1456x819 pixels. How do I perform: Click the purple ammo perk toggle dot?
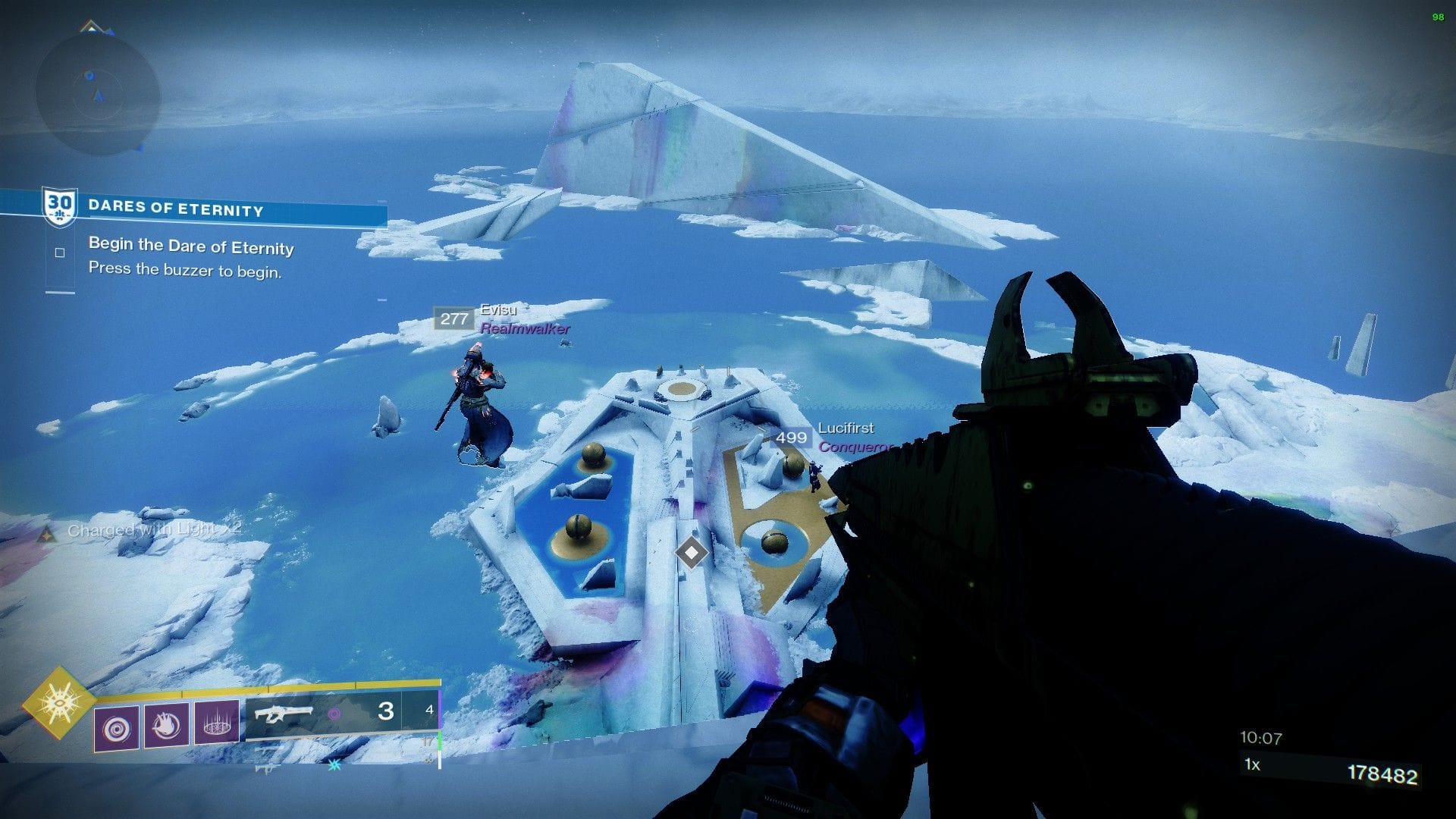[334, 713]
